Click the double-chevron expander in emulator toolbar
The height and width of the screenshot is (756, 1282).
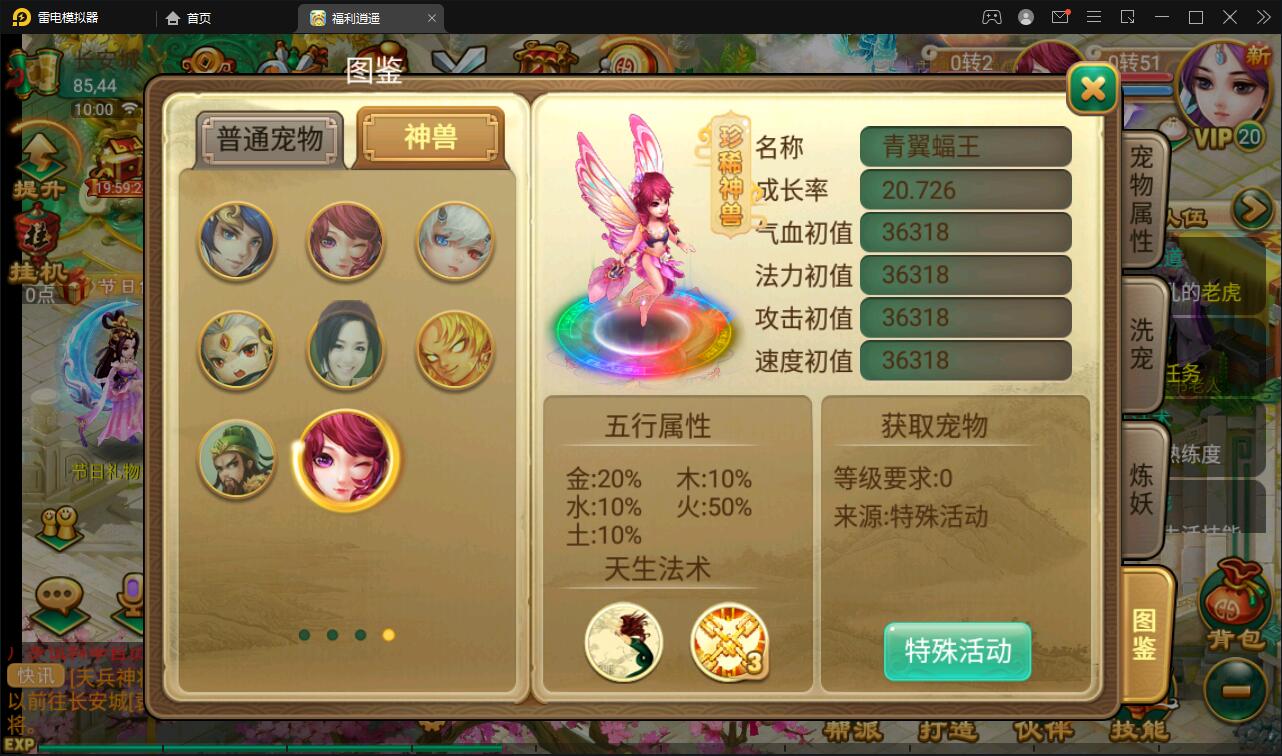(x=1262, y=17)
